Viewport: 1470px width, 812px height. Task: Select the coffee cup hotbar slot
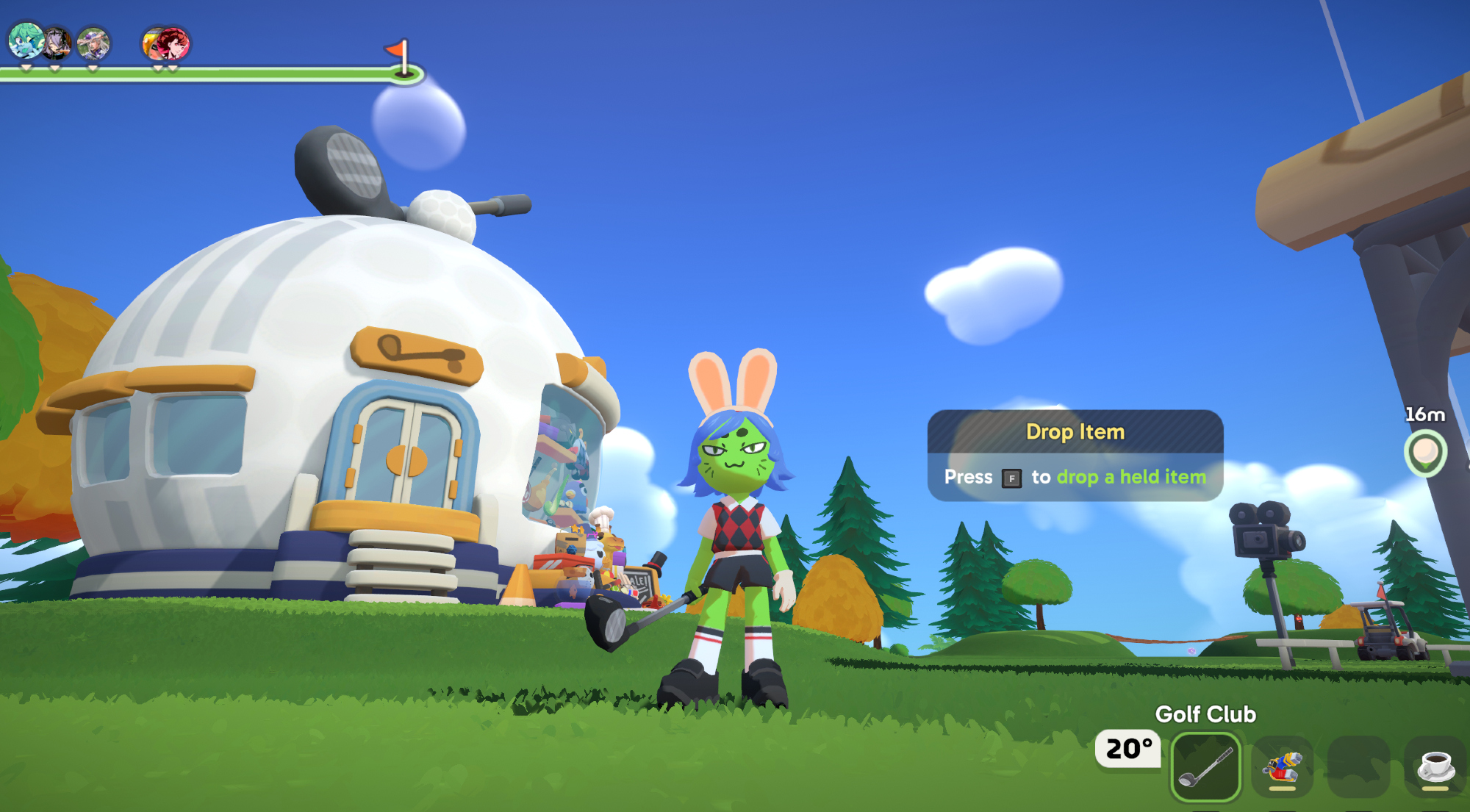pyautogui.click(x=1435, y=767)
